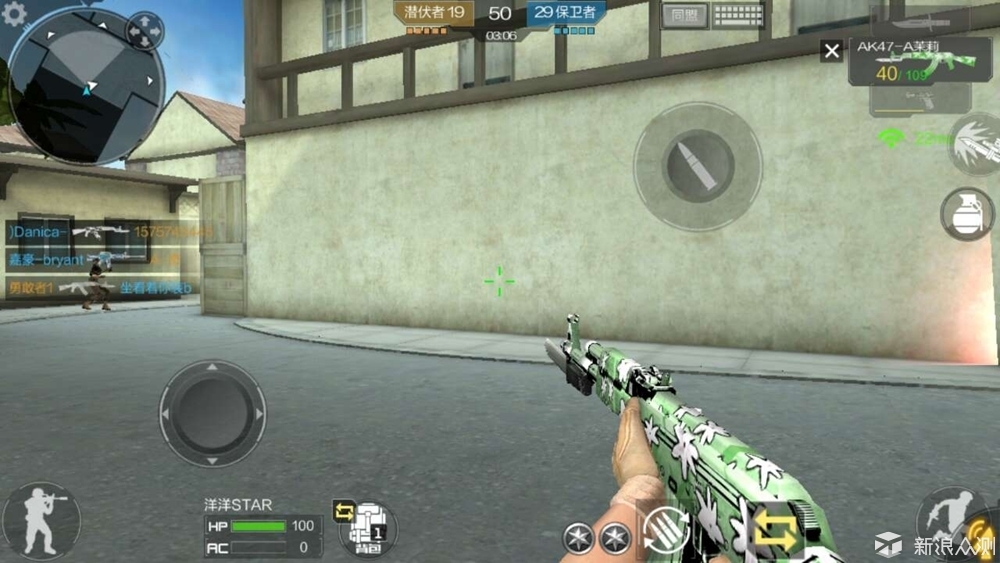Image resolution: width=1000 pixels, height=563 pixels.
Task: Click the four-arrow button beside the minimap
Action: click(144, 31)
